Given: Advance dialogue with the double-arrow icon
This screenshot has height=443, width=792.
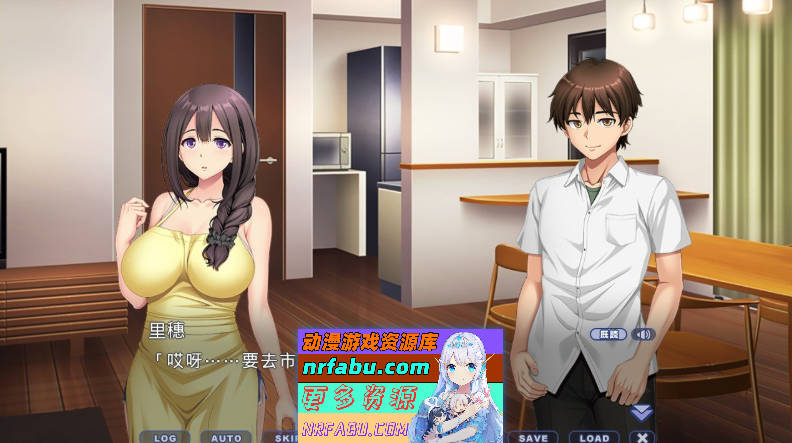Looking at the screenshot, I should (641, 412).
